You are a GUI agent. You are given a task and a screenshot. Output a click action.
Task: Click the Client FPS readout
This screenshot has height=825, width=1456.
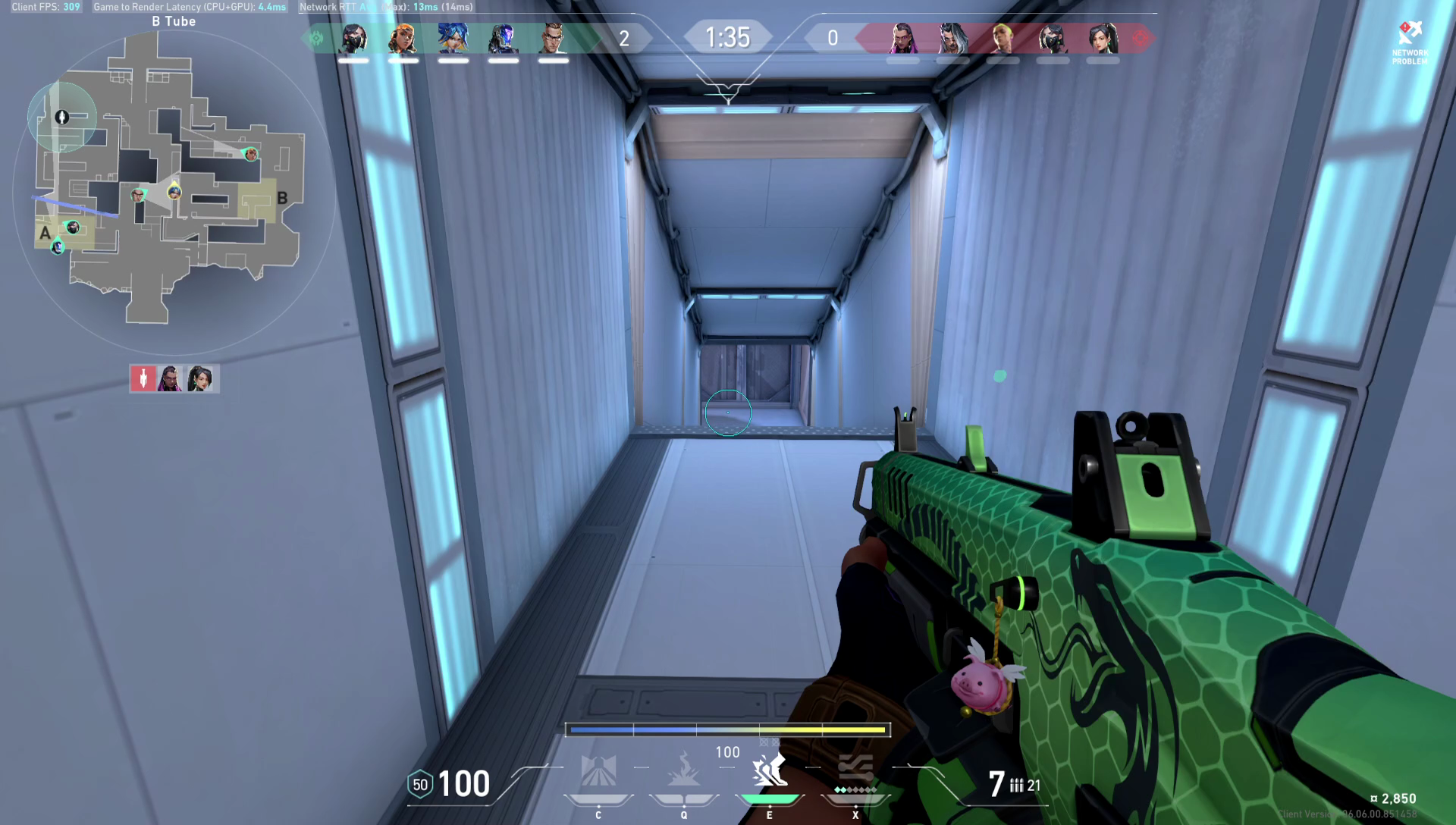[45, 7]
